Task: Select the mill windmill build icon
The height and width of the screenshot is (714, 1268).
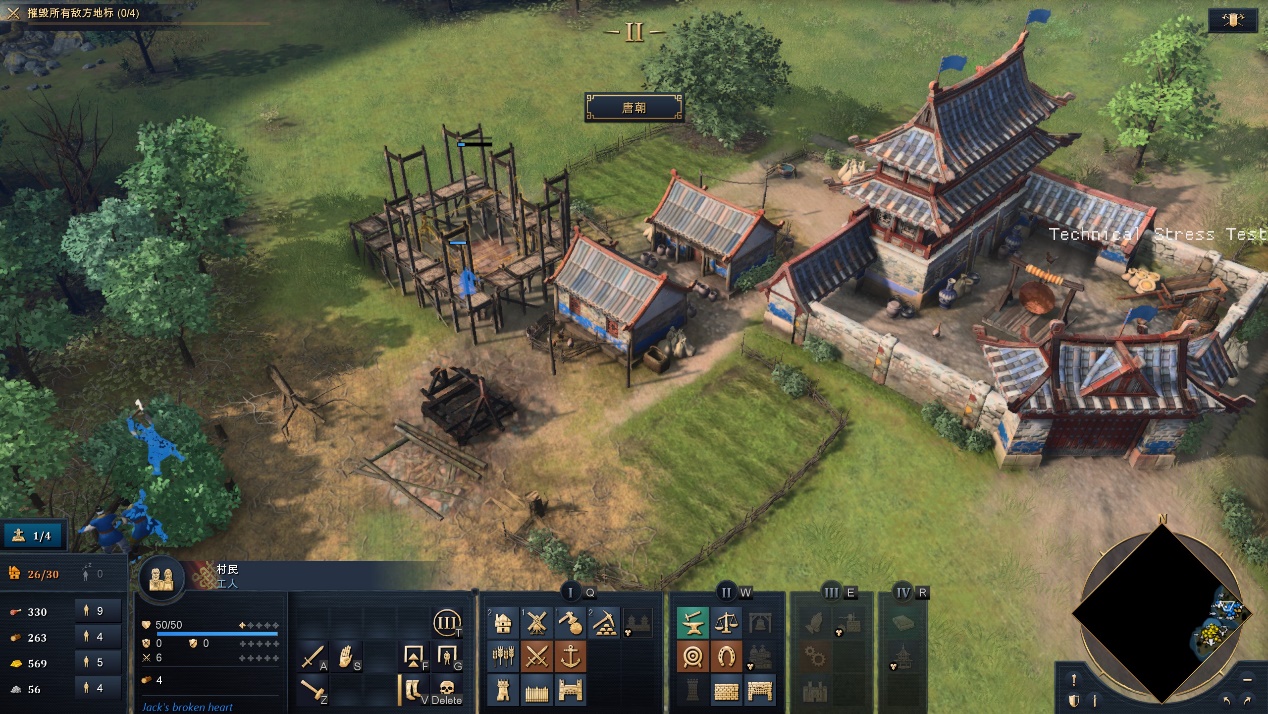Action: (537, 624)
